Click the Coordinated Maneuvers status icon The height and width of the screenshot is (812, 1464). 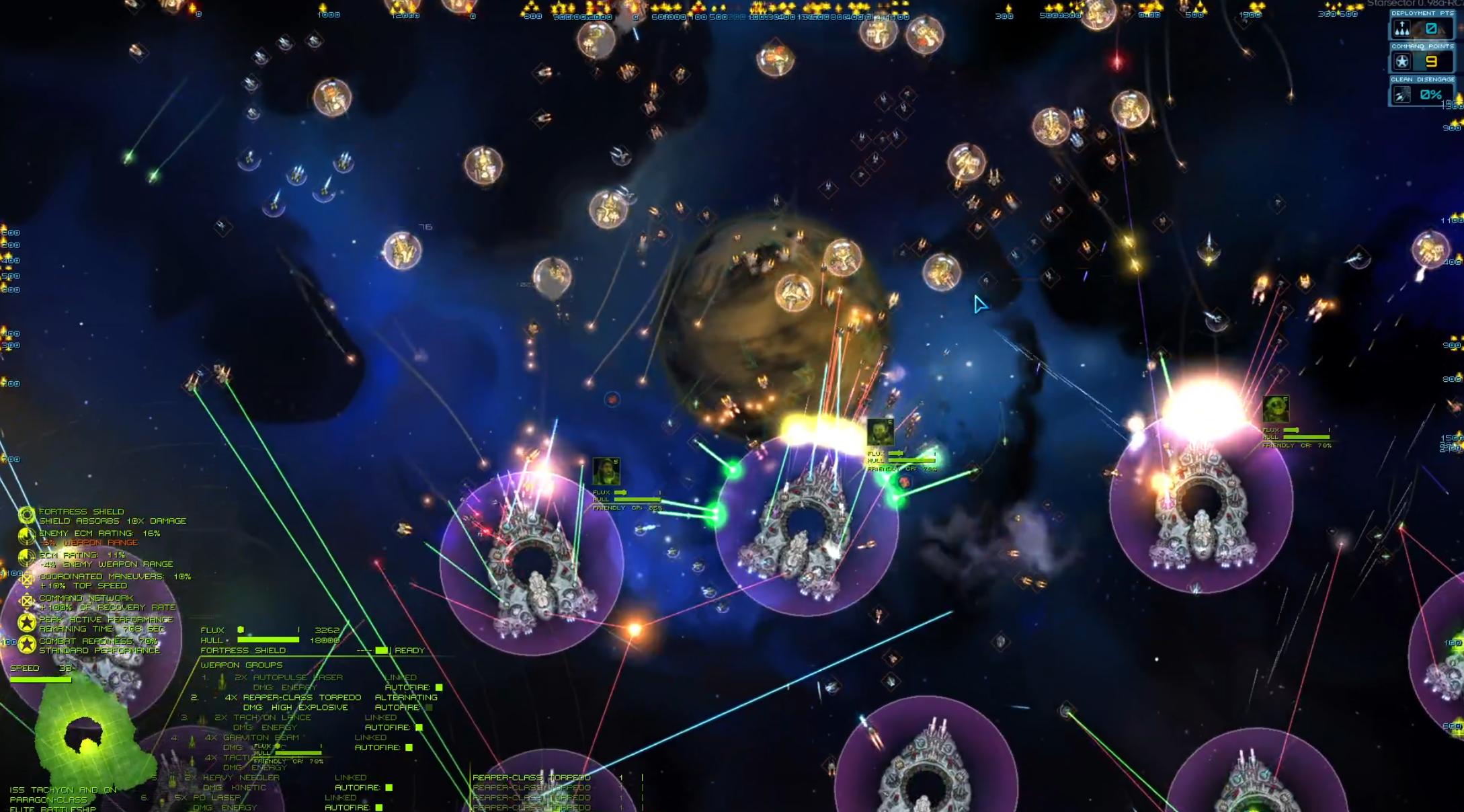tap(27, 581)
